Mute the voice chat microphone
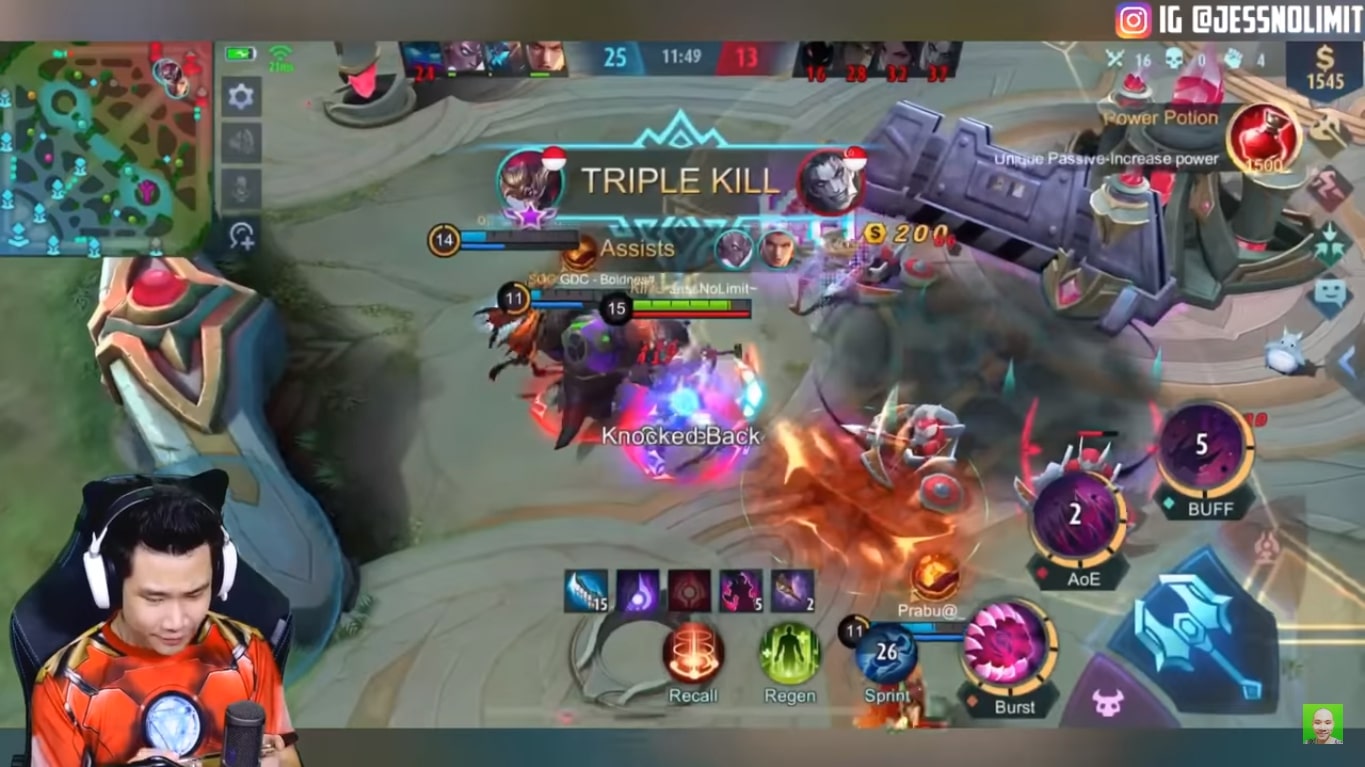1365x767 pixels. (242, 186)
